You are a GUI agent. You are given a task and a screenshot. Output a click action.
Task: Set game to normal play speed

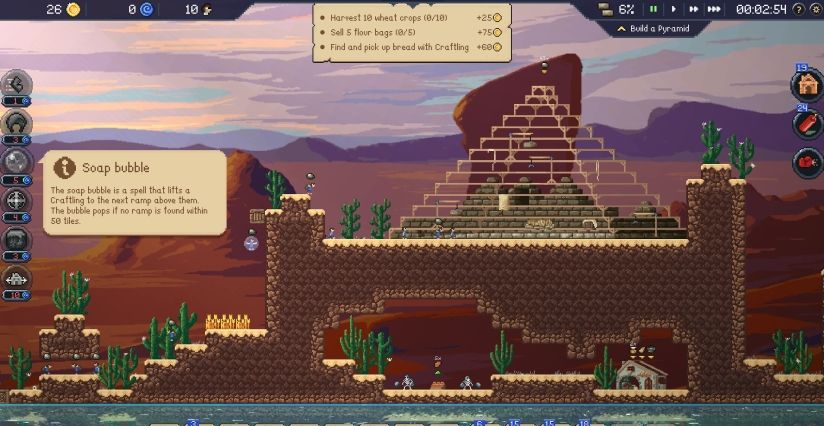coord(674,9)
